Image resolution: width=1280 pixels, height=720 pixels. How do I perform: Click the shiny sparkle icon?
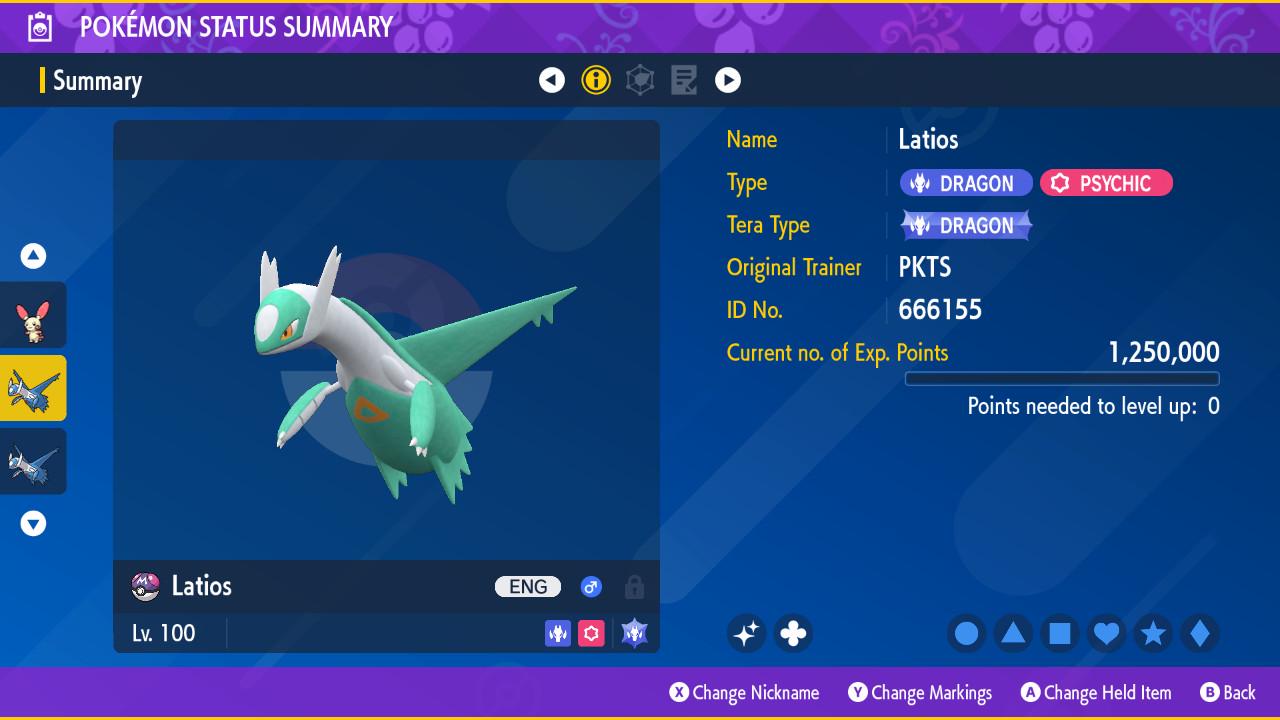tap(746, 633)
